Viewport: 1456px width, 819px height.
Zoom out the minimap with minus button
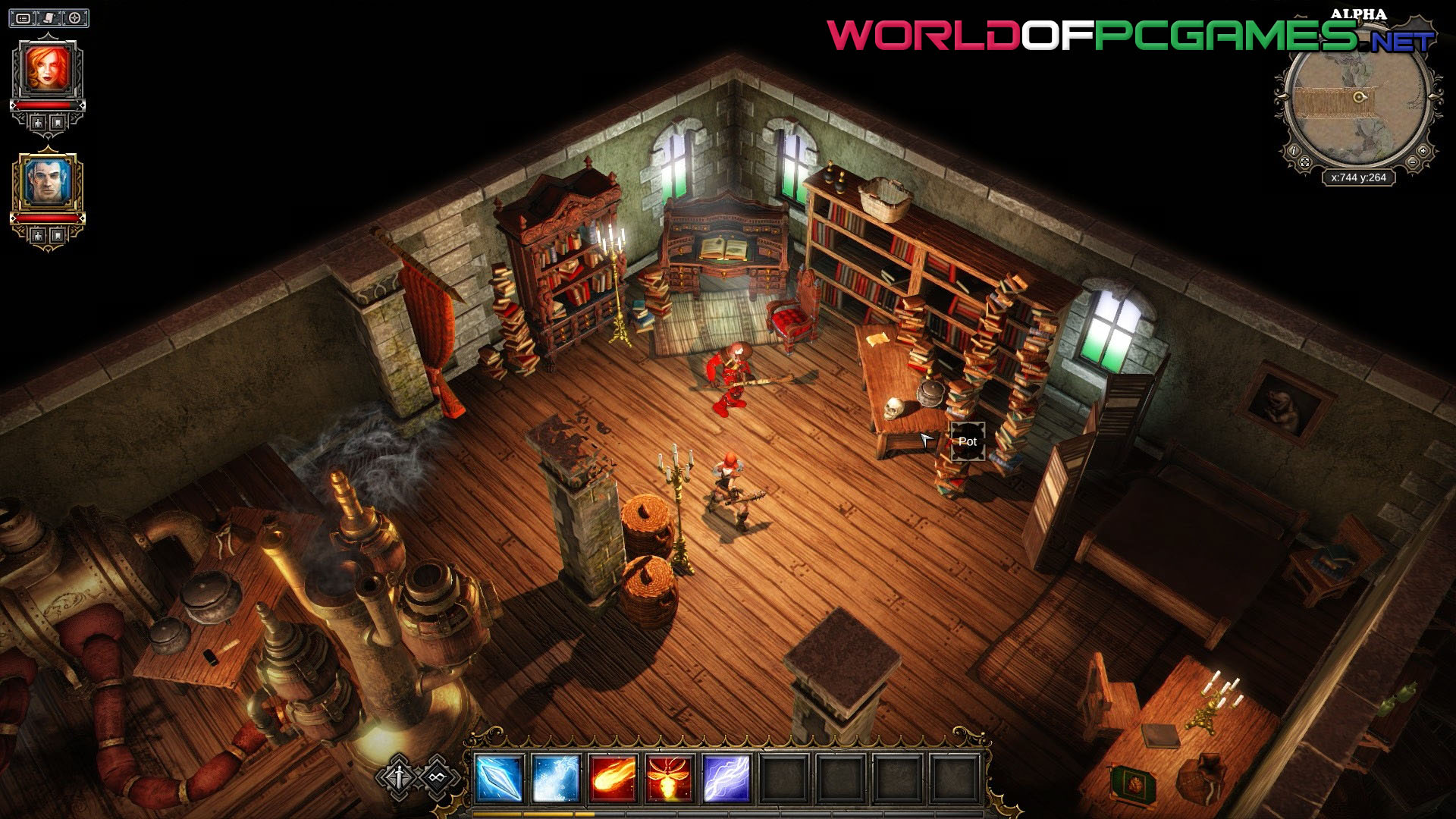(x=1413, y=163)
